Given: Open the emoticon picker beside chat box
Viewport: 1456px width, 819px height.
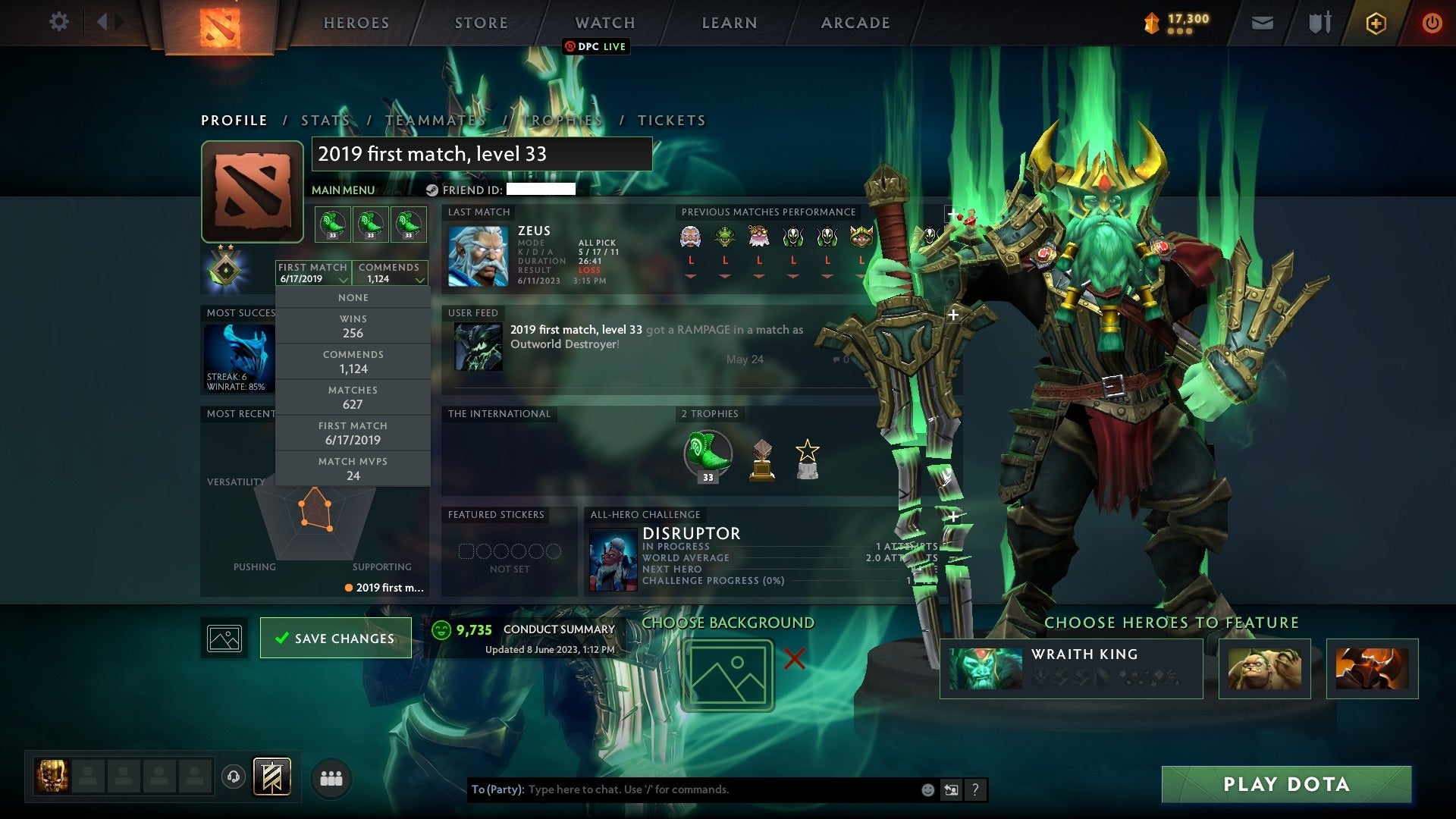Looking at the screenshot, I should tap(927, 789).
